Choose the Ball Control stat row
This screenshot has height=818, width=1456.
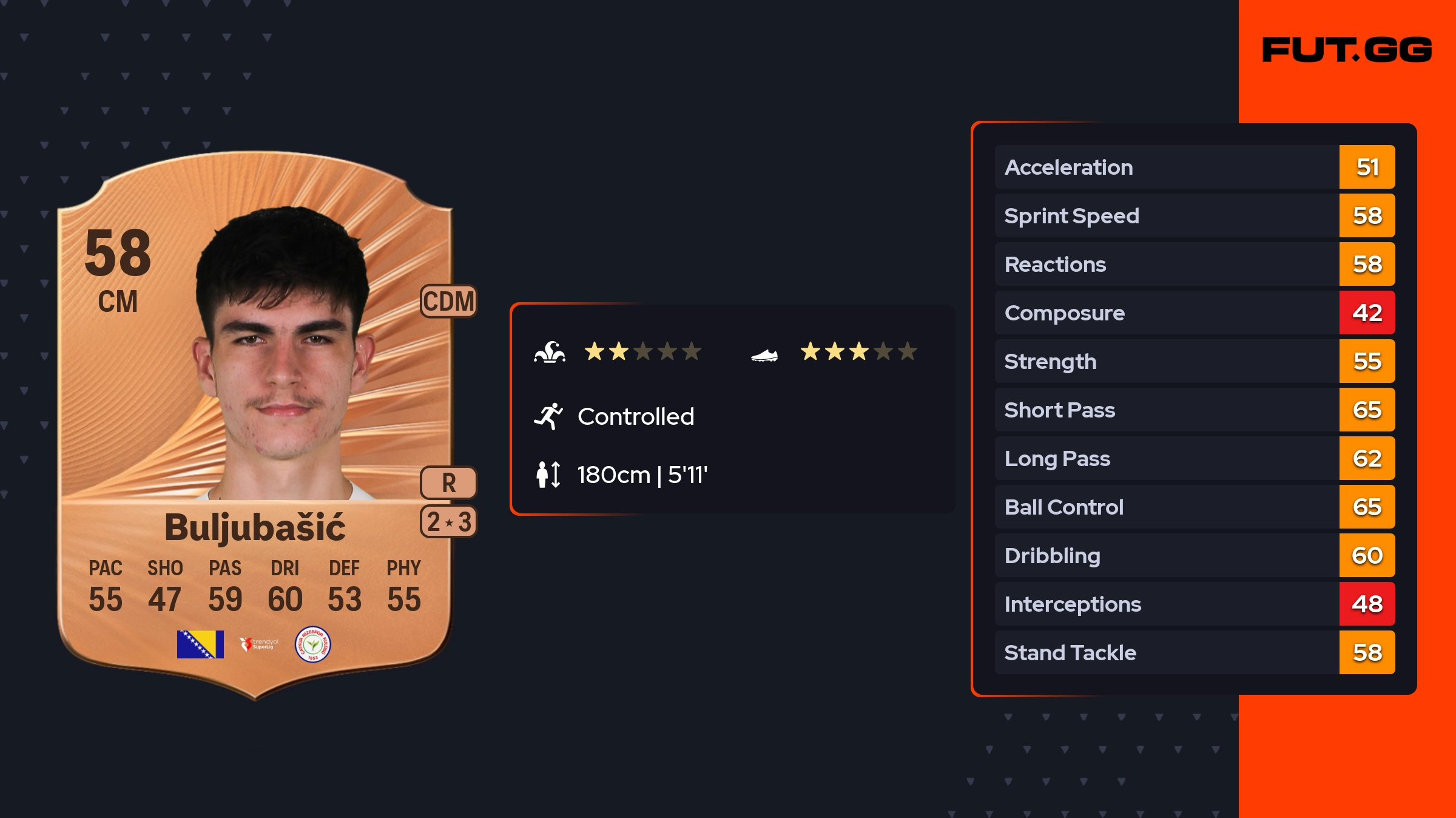coord(1194,507)
